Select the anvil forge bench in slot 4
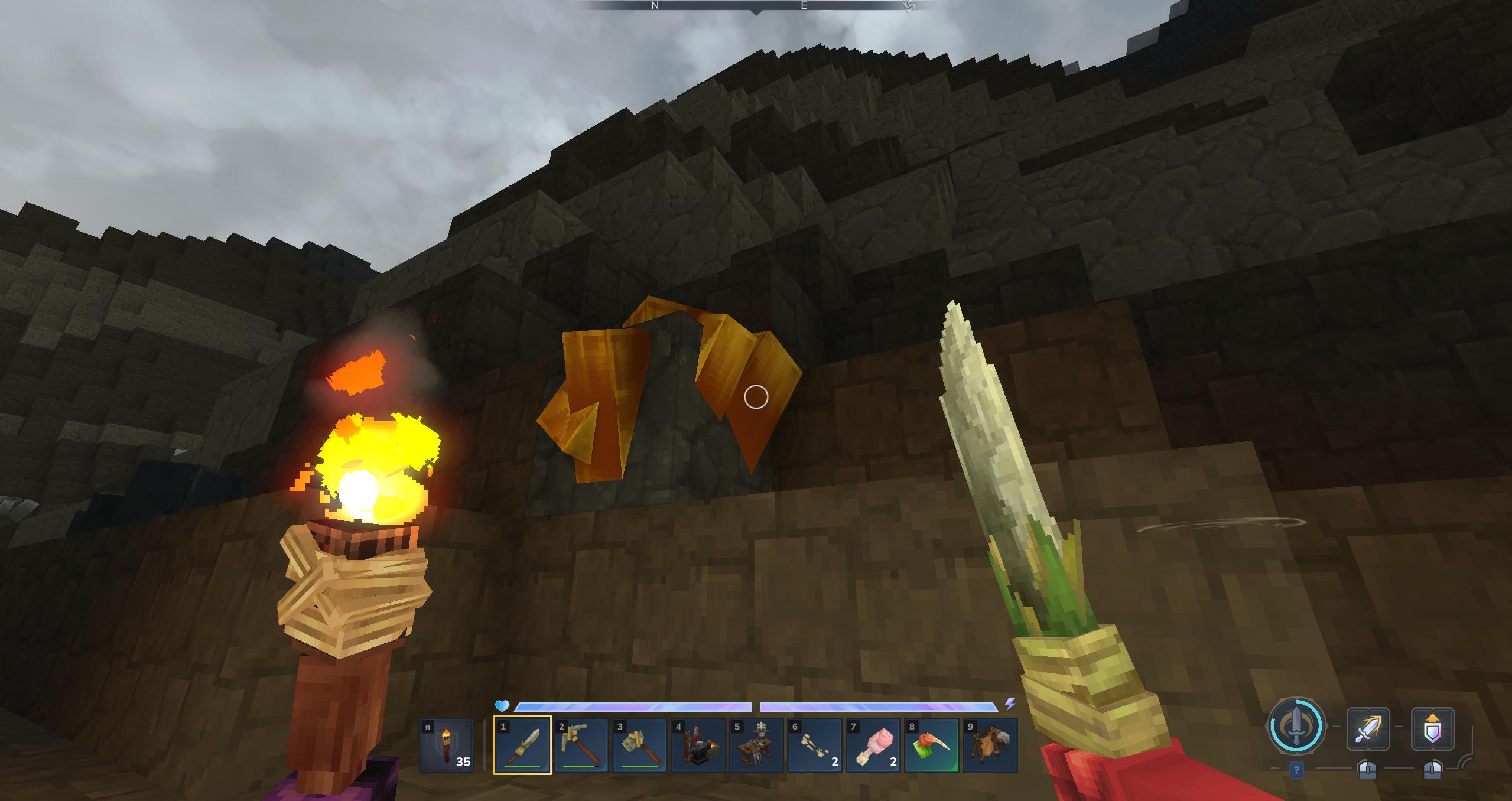The height and width of the screenshot is (801, 1512). click(698, 745)
